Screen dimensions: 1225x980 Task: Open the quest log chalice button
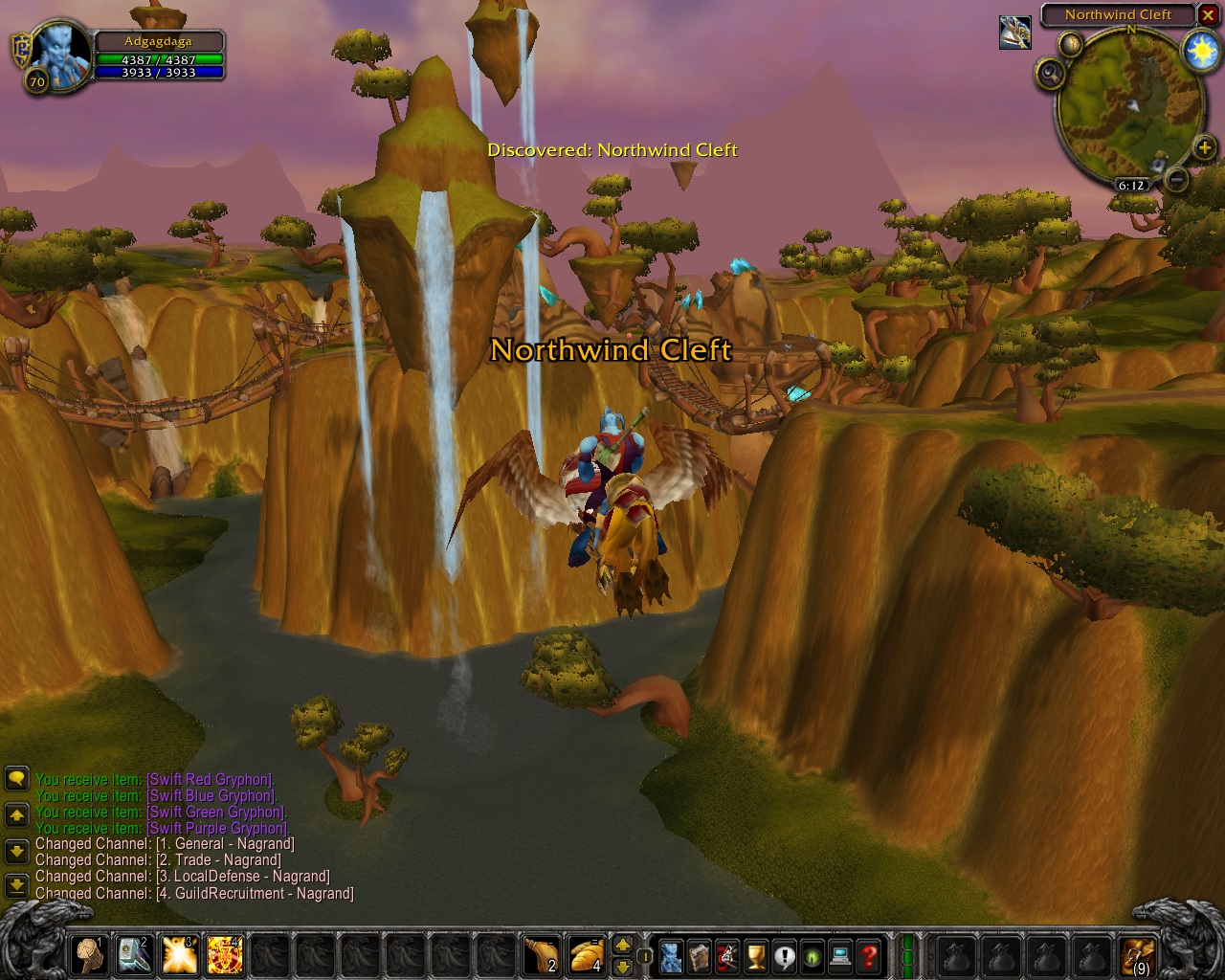tap(756, 955)
